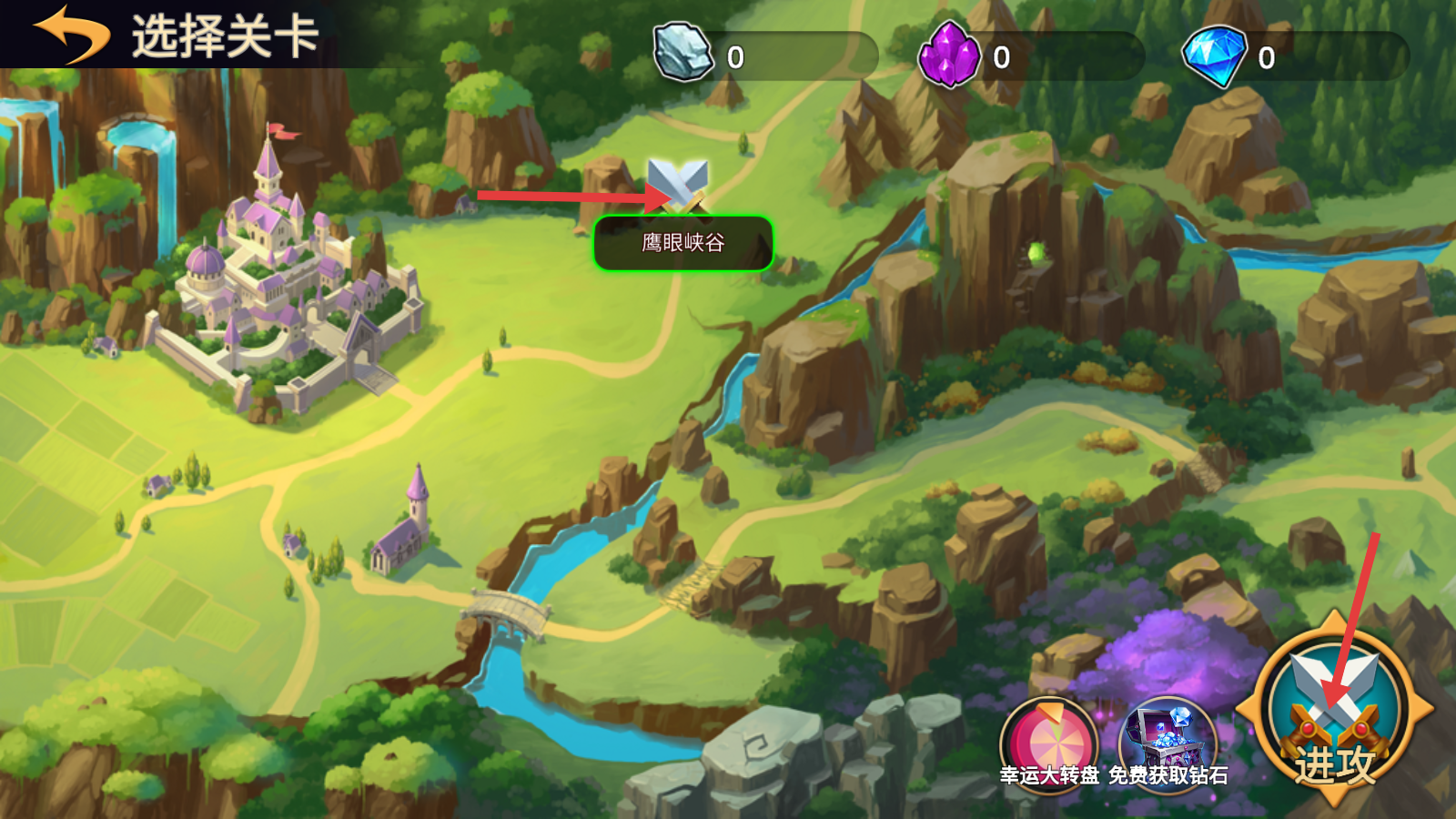
Task: Start the battle with 进攻 button
Action: pos(1333,710)
